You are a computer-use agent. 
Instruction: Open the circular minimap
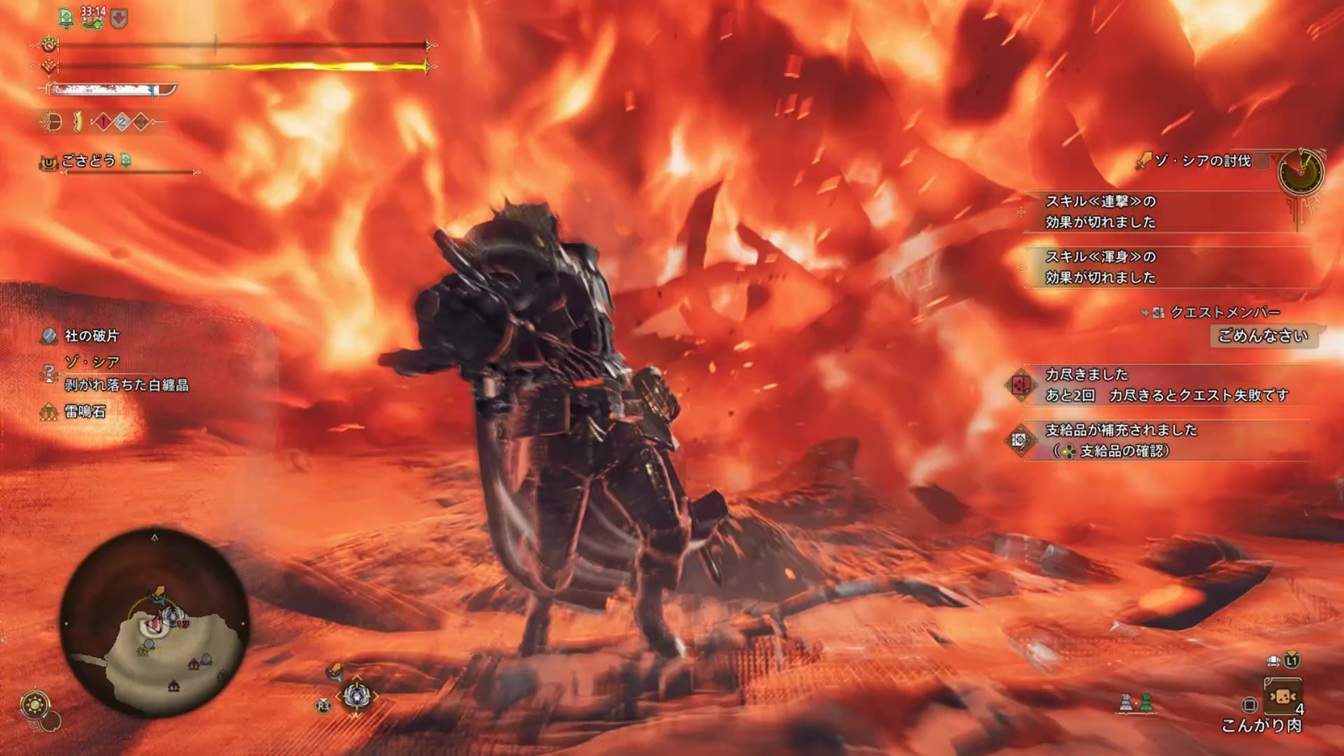pos(155,623)
